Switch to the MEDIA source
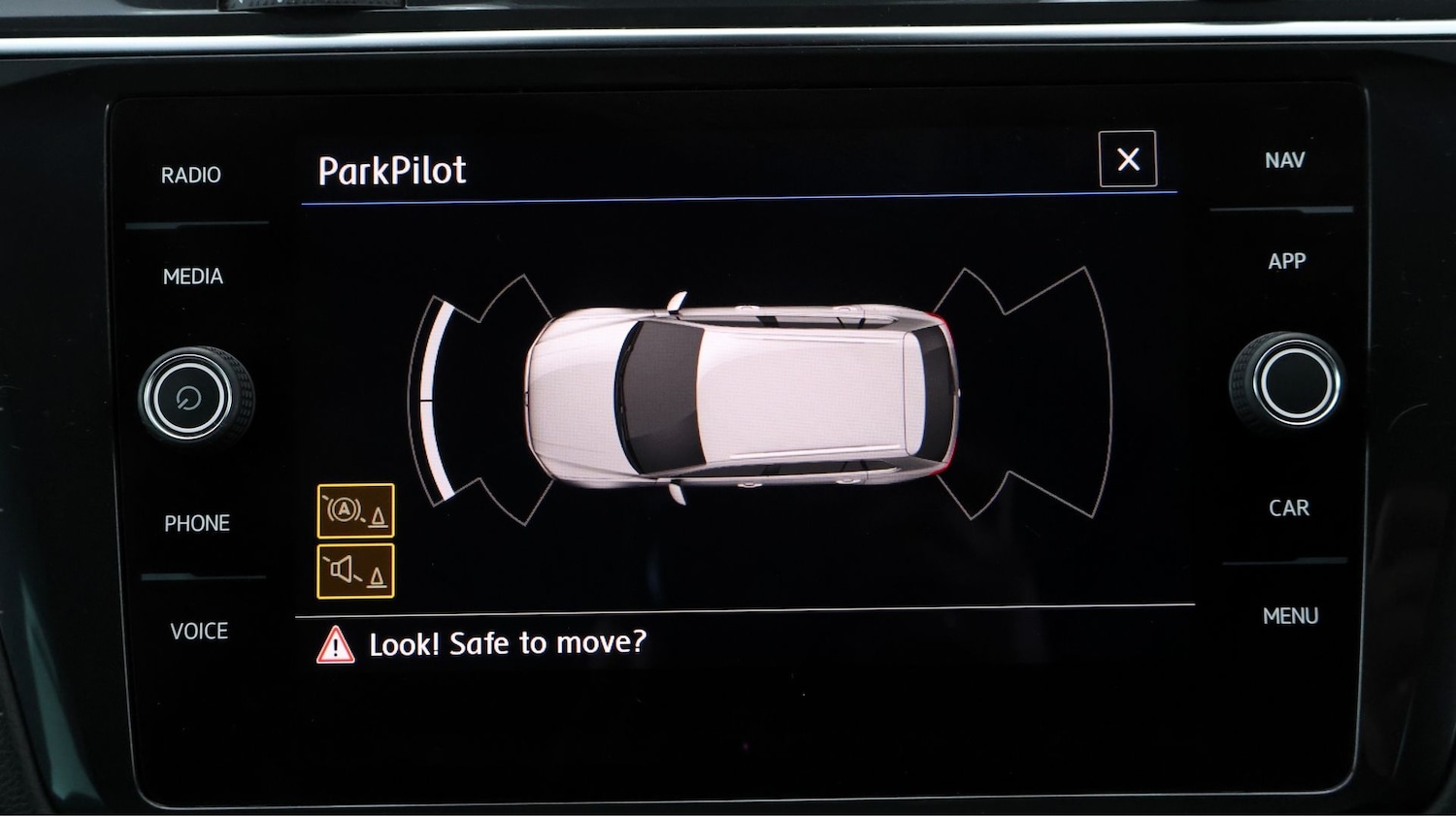The height and width of the screenshot is (816, 1456). 193,277
